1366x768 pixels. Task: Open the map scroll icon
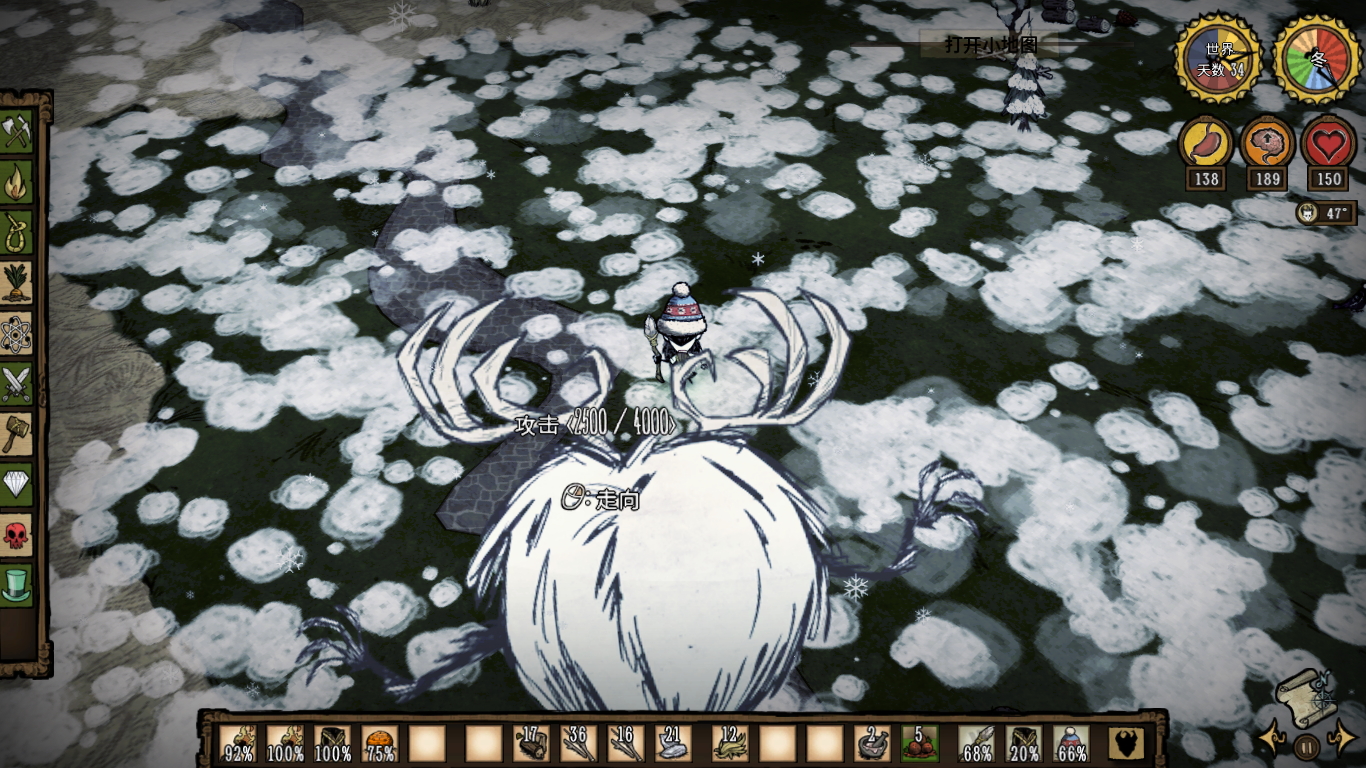tap(1304, 693)
